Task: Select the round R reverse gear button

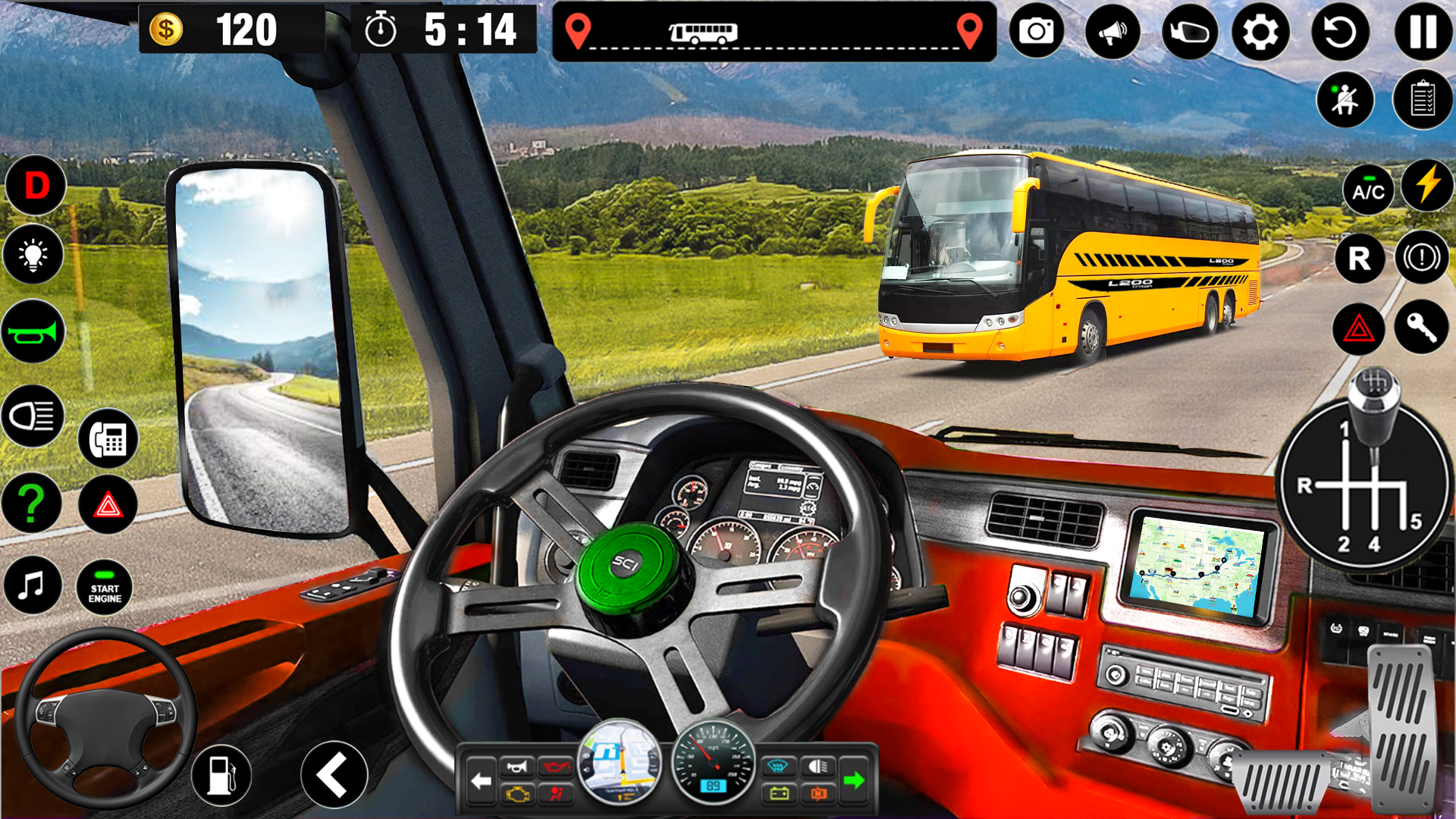Action: pos(1359,259)
